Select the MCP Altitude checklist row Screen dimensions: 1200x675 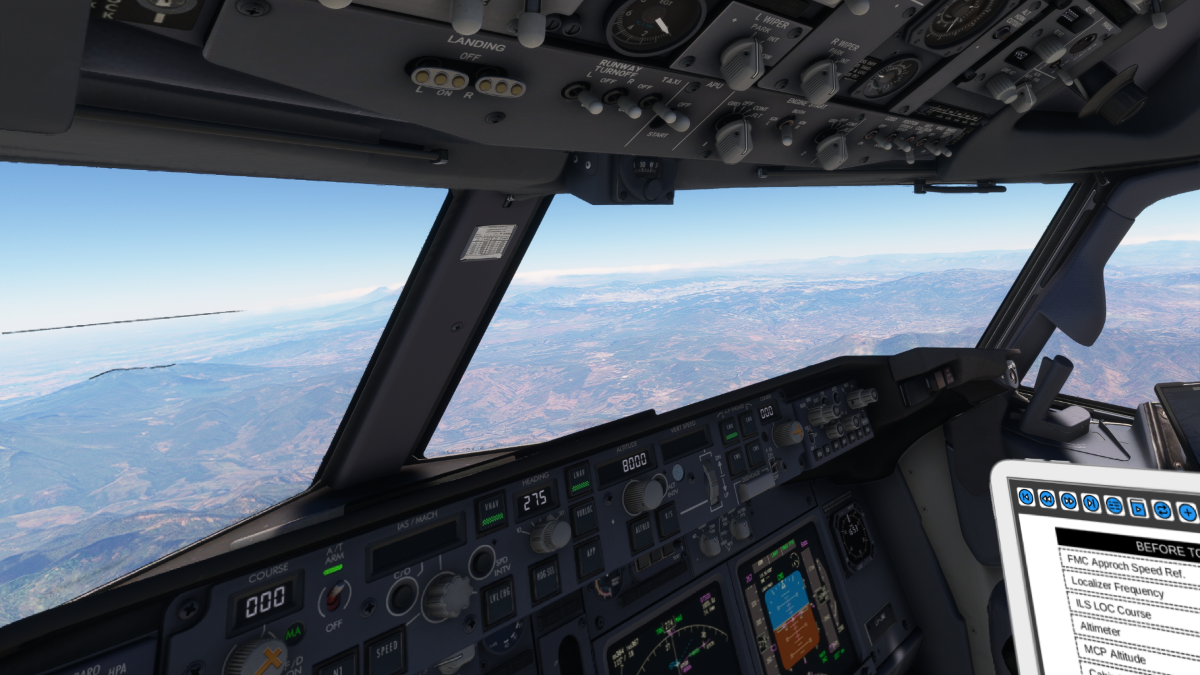[x=1115, y=655]
